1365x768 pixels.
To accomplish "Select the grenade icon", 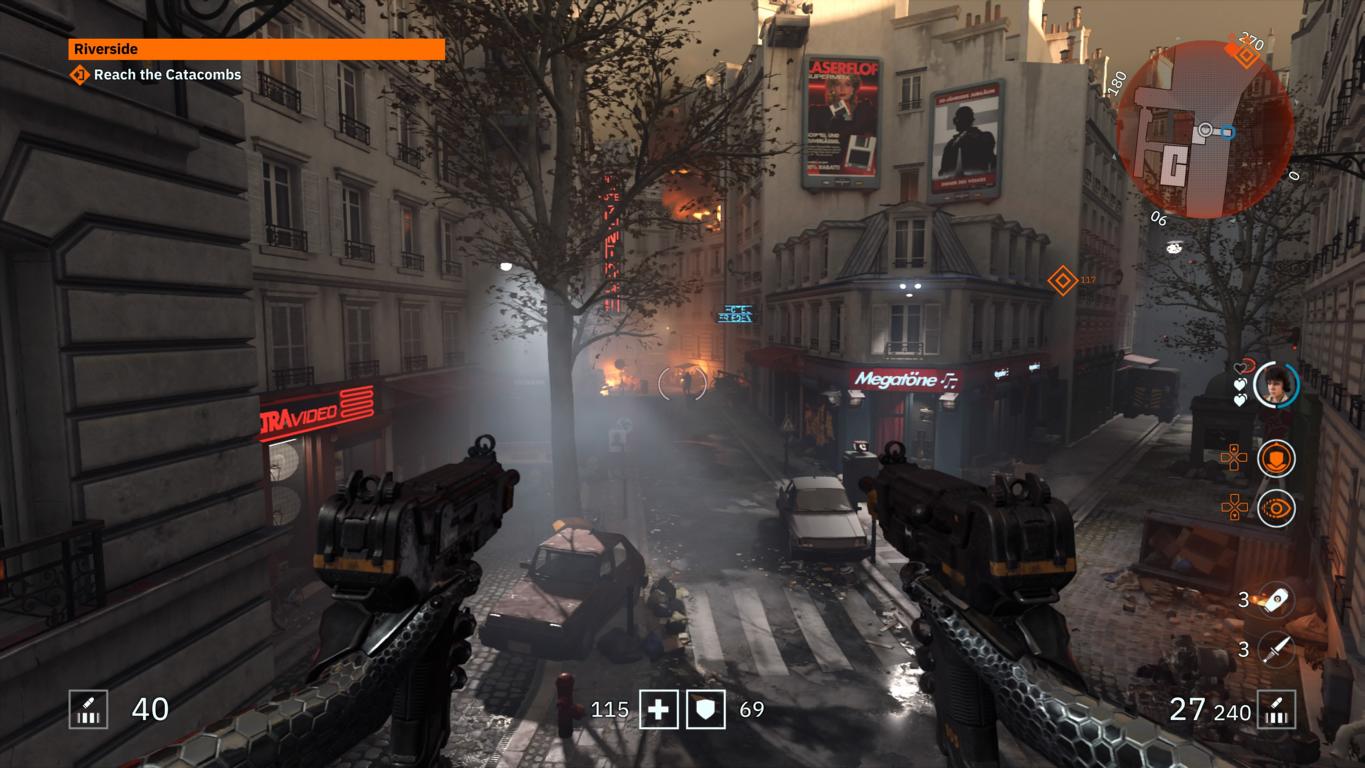I will (1276, 600).
